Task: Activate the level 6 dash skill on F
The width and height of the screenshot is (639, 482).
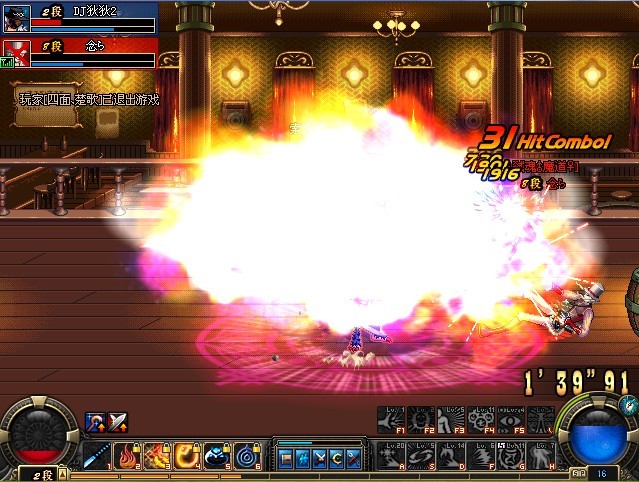Action: pyautogui.click(x=481, y=455)
